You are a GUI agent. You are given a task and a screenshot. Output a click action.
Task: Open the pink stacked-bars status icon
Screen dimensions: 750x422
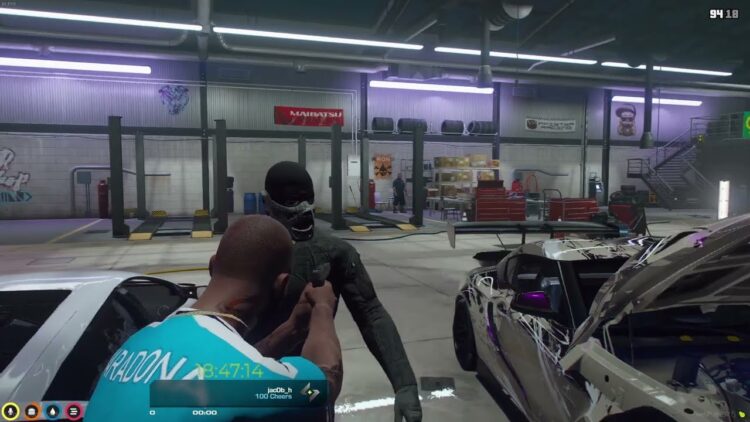click(74, 410)
